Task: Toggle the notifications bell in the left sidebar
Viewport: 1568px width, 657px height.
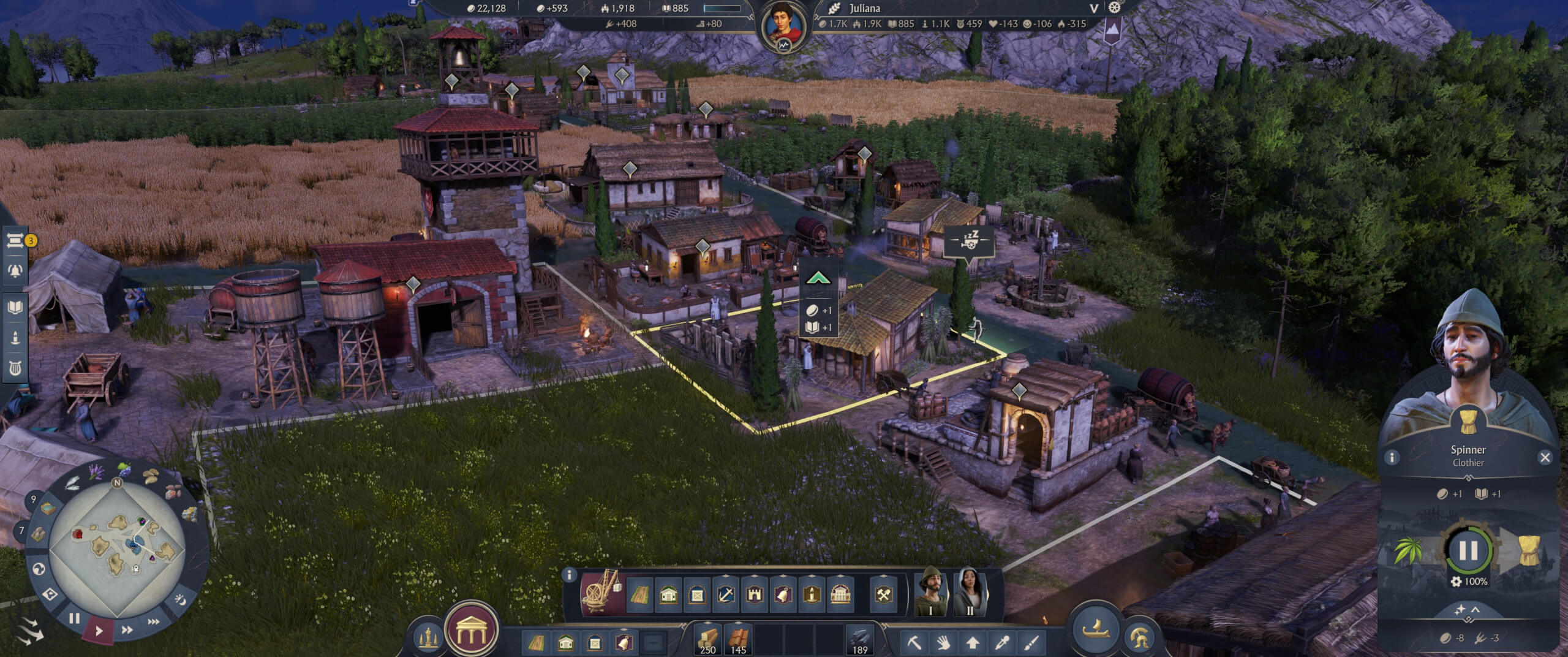Action: pyautogui.click(x=15, y=270)
